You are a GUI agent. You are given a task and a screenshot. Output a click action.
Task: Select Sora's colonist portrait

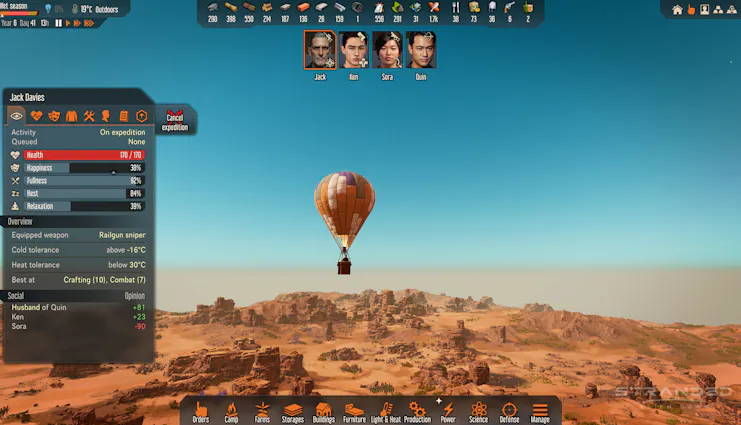pyautogui.click(x=387, y=50)
